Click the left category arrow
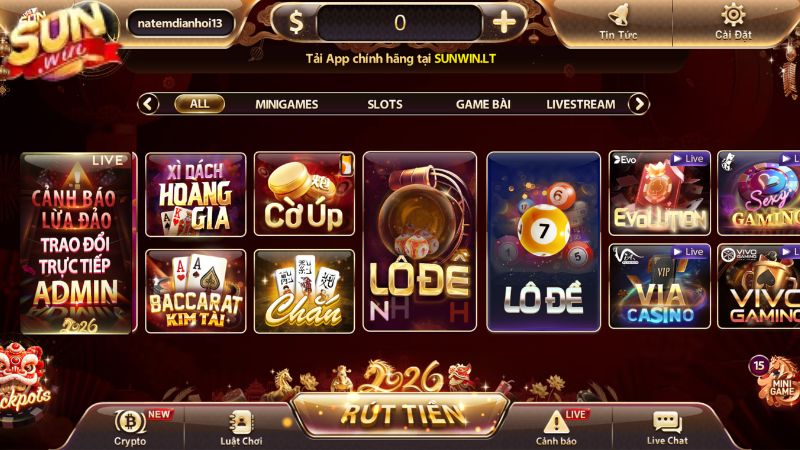800x450 pixels. (x=149, y=103)
